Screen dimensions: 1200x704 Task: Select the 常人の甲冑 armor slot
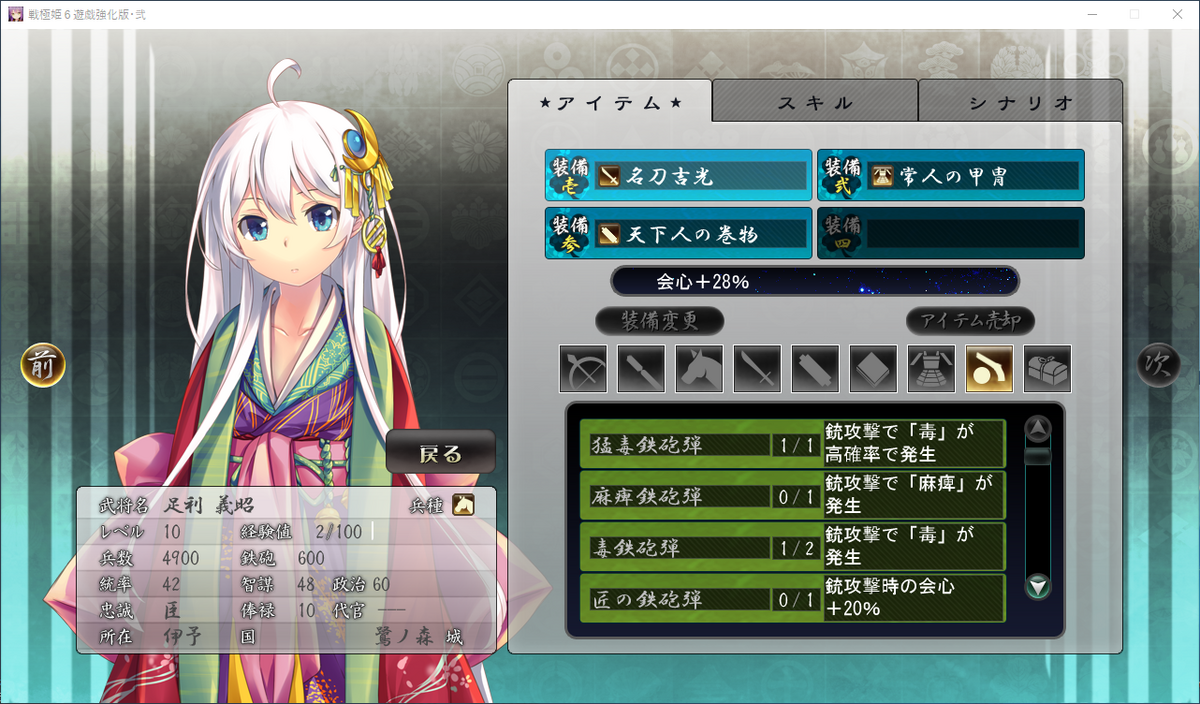coord(950,176)
